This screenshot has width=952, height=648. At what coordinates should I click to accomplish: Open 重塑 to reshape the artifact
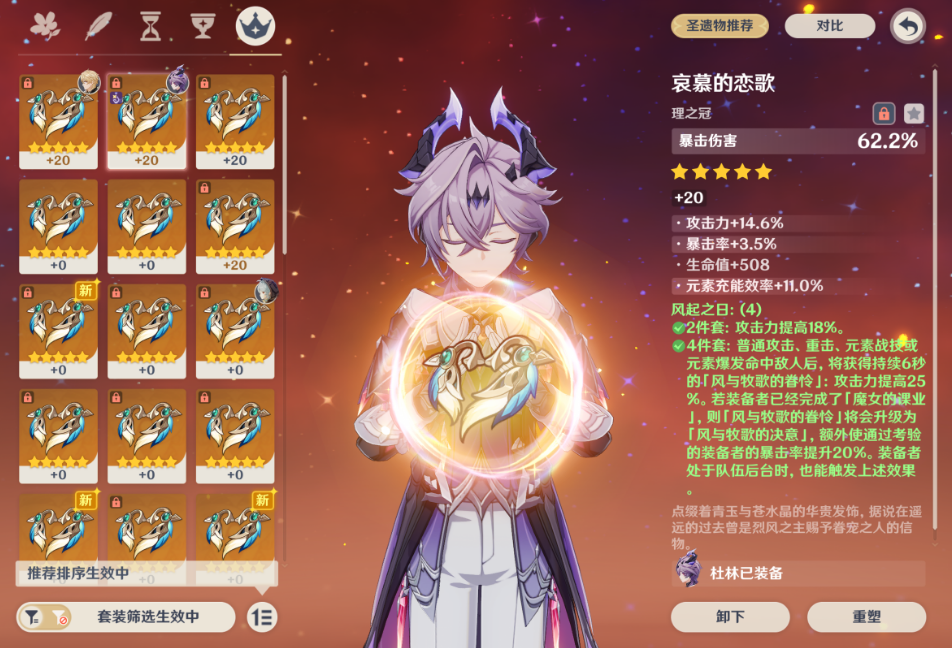click(x=866, y=617)
